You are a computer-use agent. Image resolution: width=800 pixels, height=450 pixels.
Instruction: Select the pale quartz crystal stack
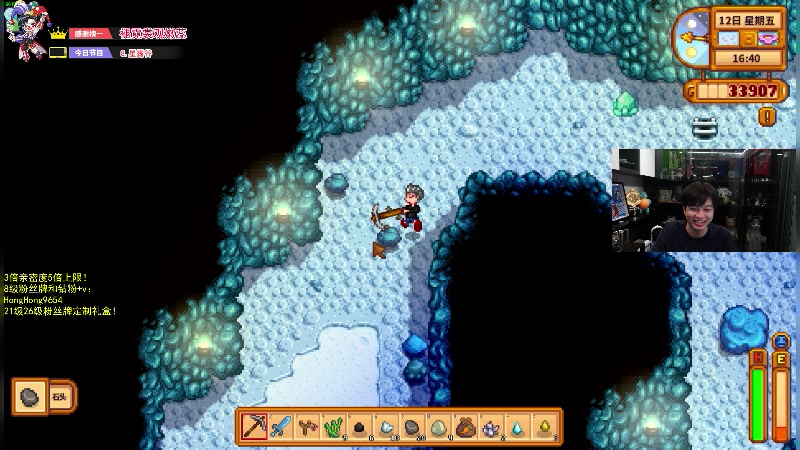click(387, 427)
